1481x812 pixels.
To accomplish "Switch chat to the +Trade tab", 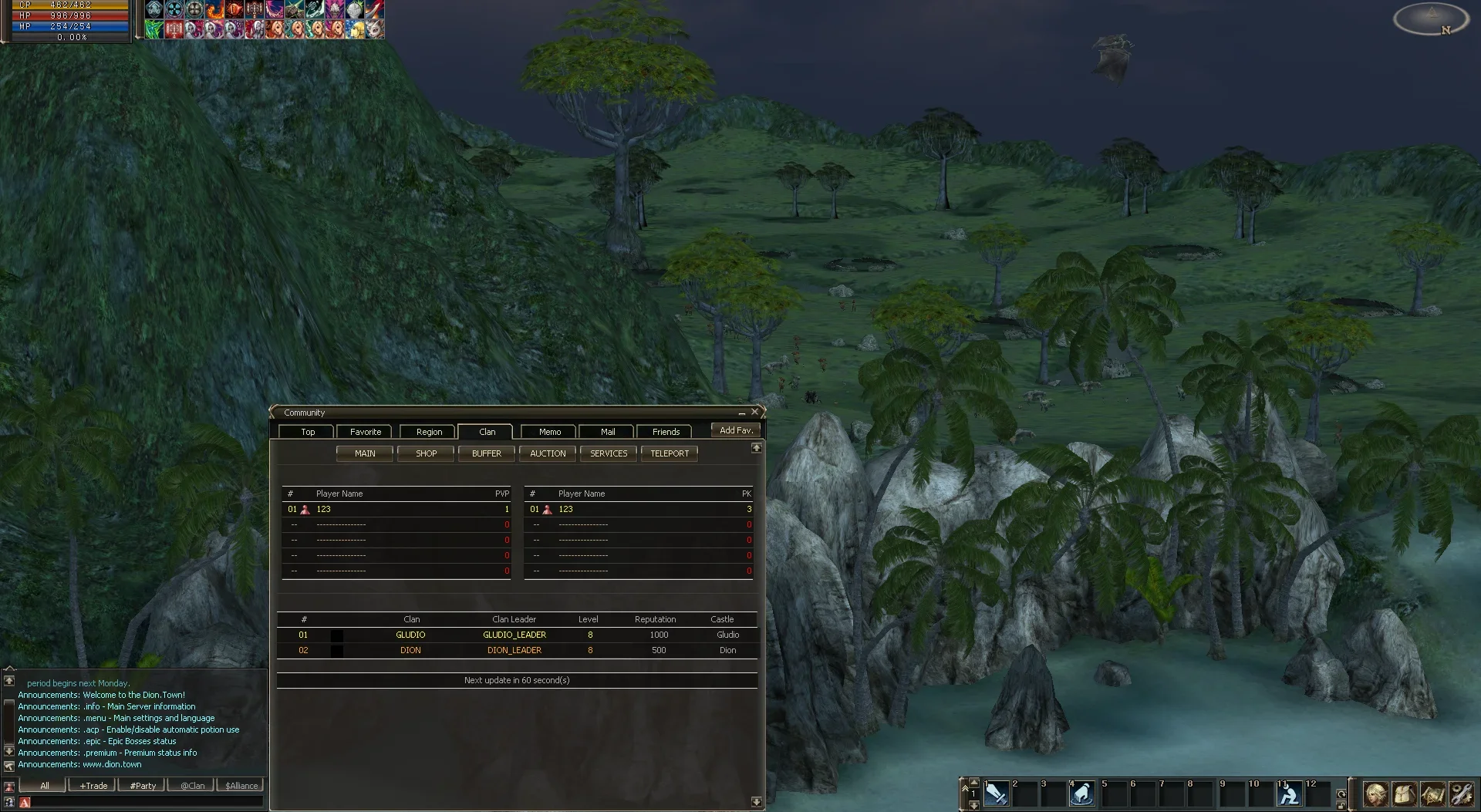I will [93, 786].
